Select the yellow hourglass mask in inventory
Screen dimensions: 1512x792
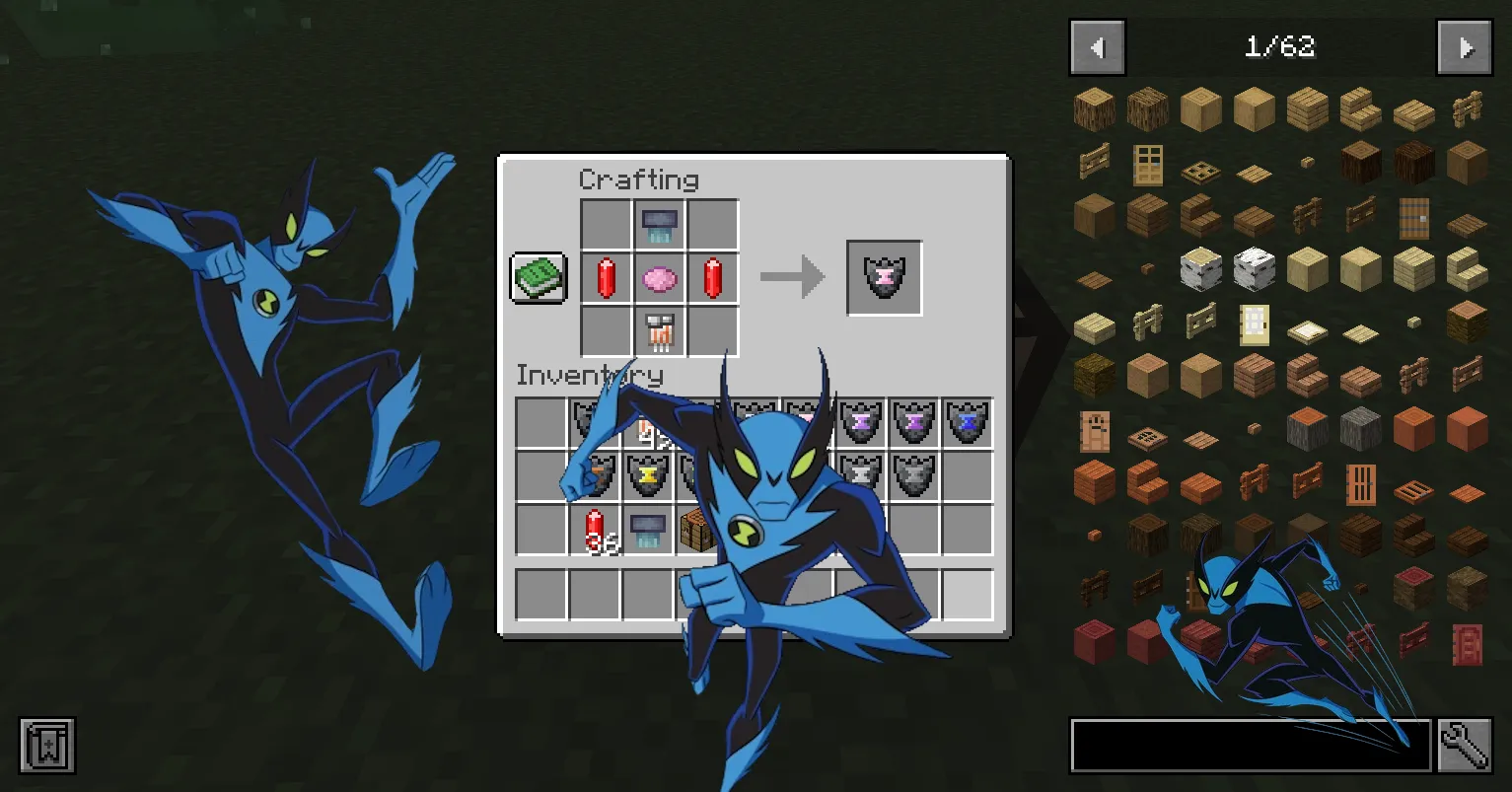647,474
